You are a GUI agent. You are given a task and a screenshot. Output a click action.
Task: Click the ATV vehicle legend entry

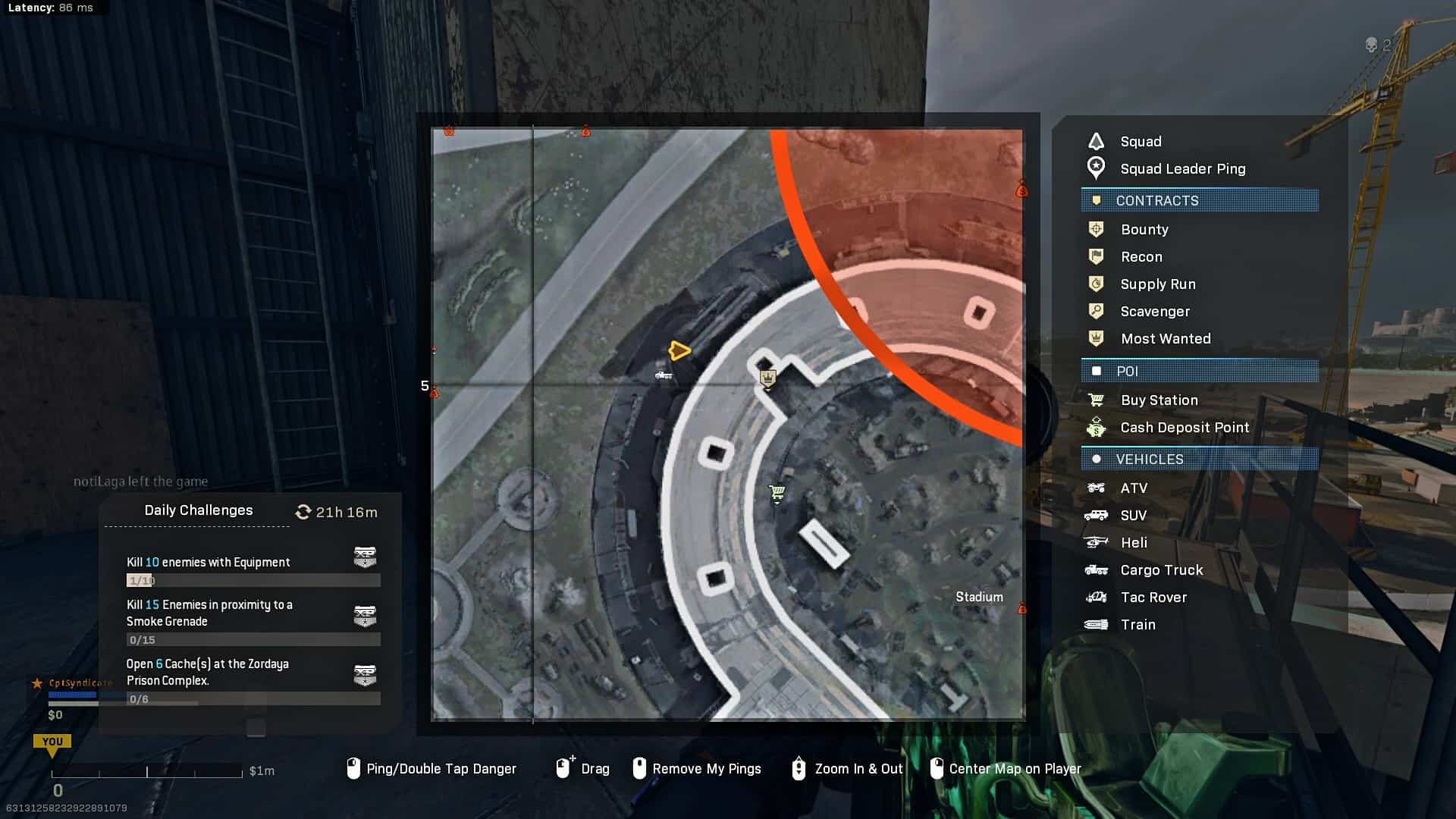pos(1133,488)
